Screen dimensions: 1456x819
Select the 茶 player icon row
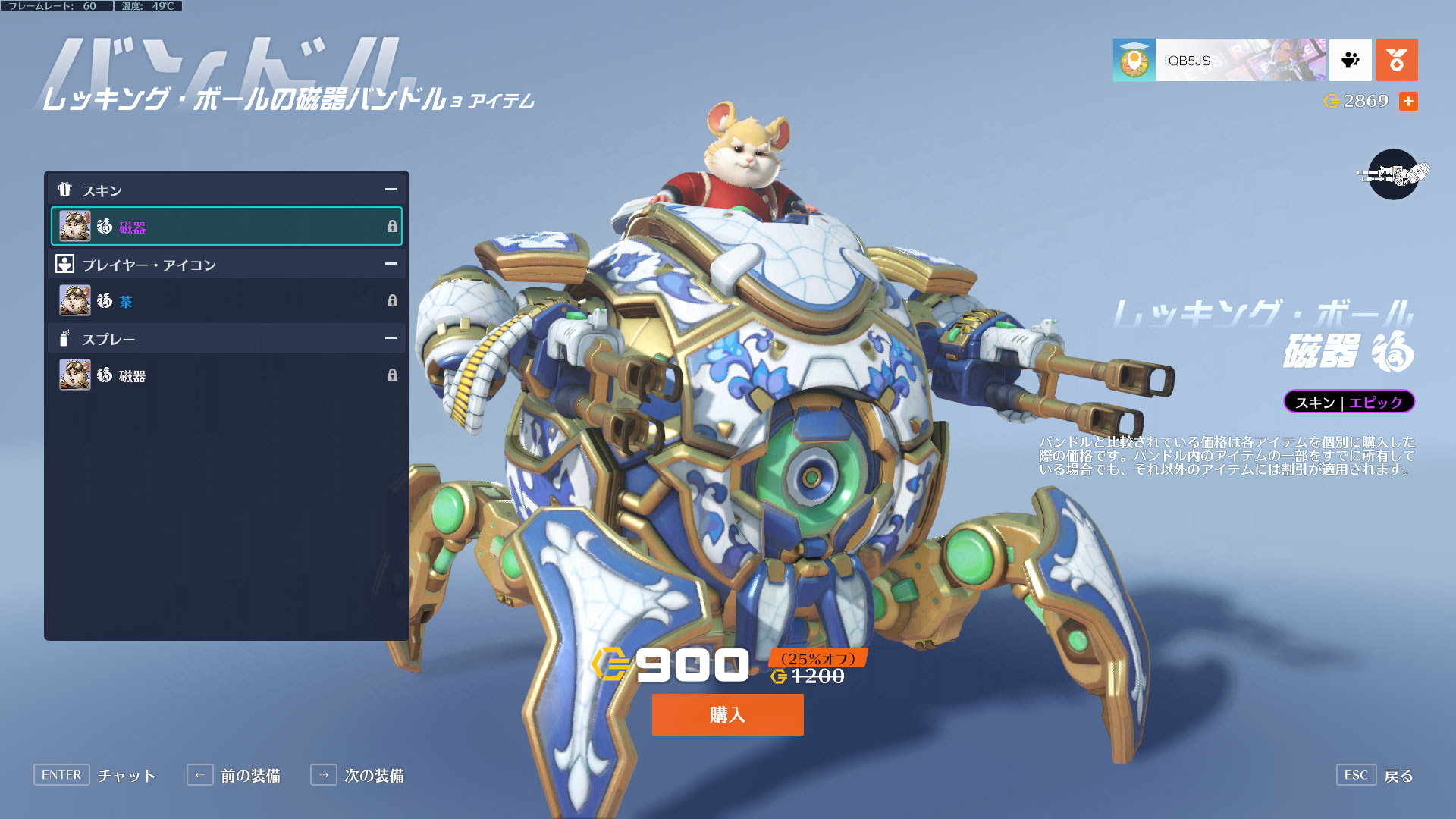click(226, 301)
